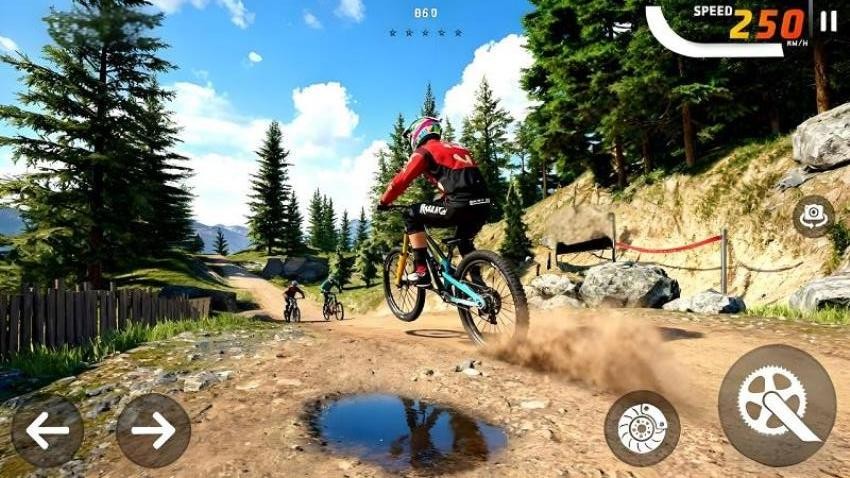Tap the brake disc button
The image size is (850, 478).
coord(642,428)
